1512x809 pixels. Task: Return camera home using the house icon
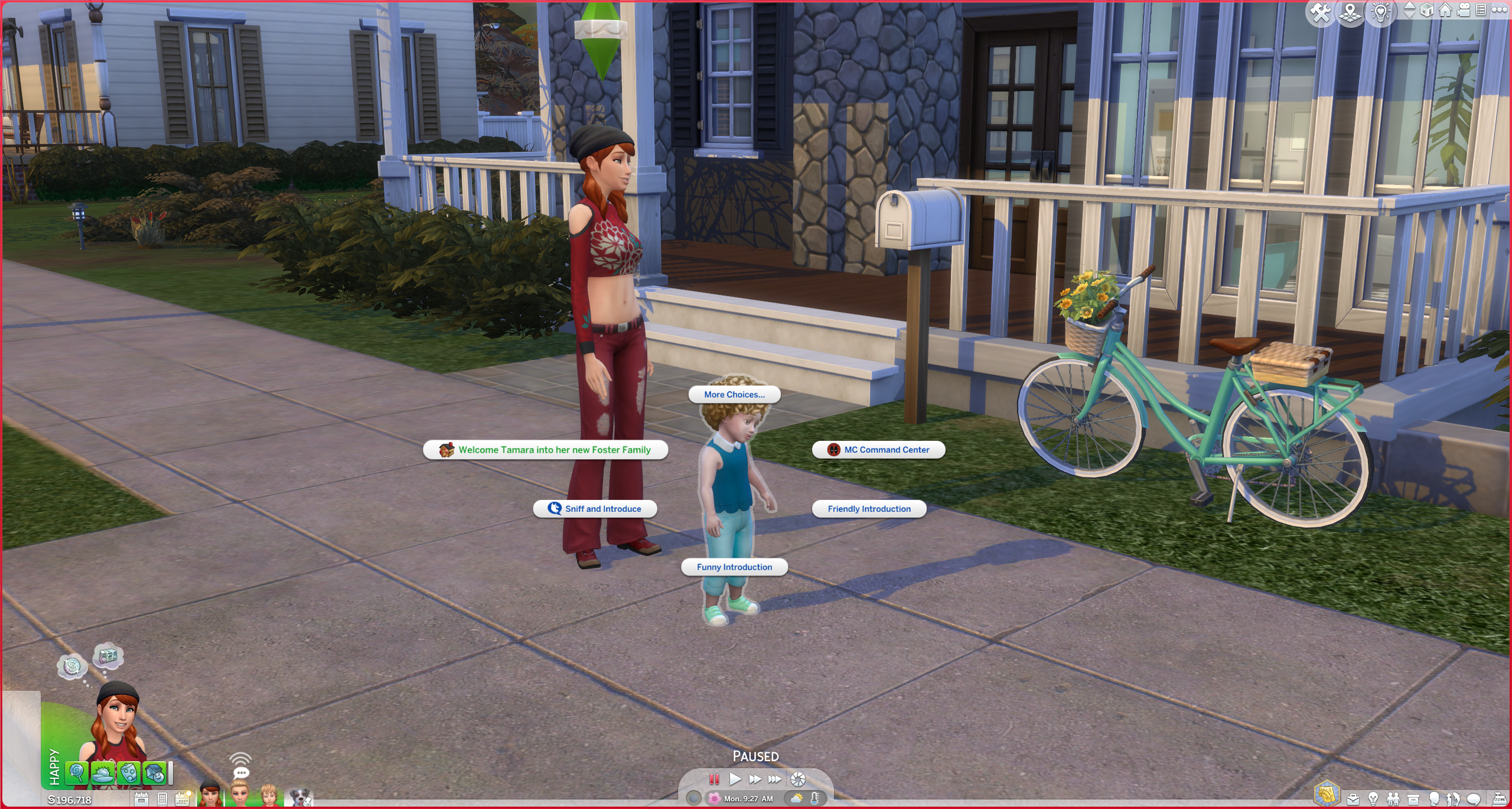point(1445,11)
